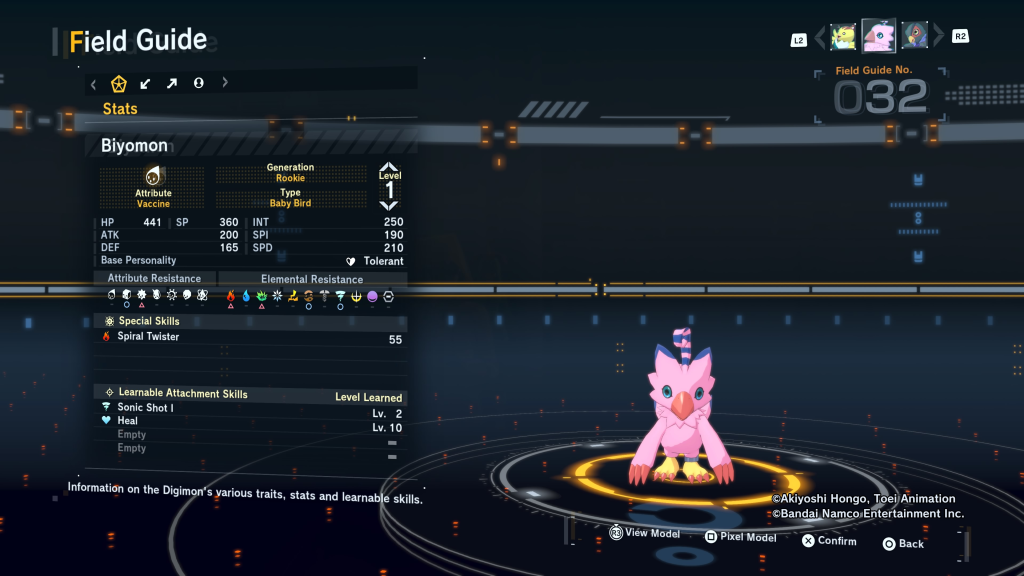Viewport: 1024px width, 576px height.
Task: Switch to Pixel Model view
Action: pos(740,537)
